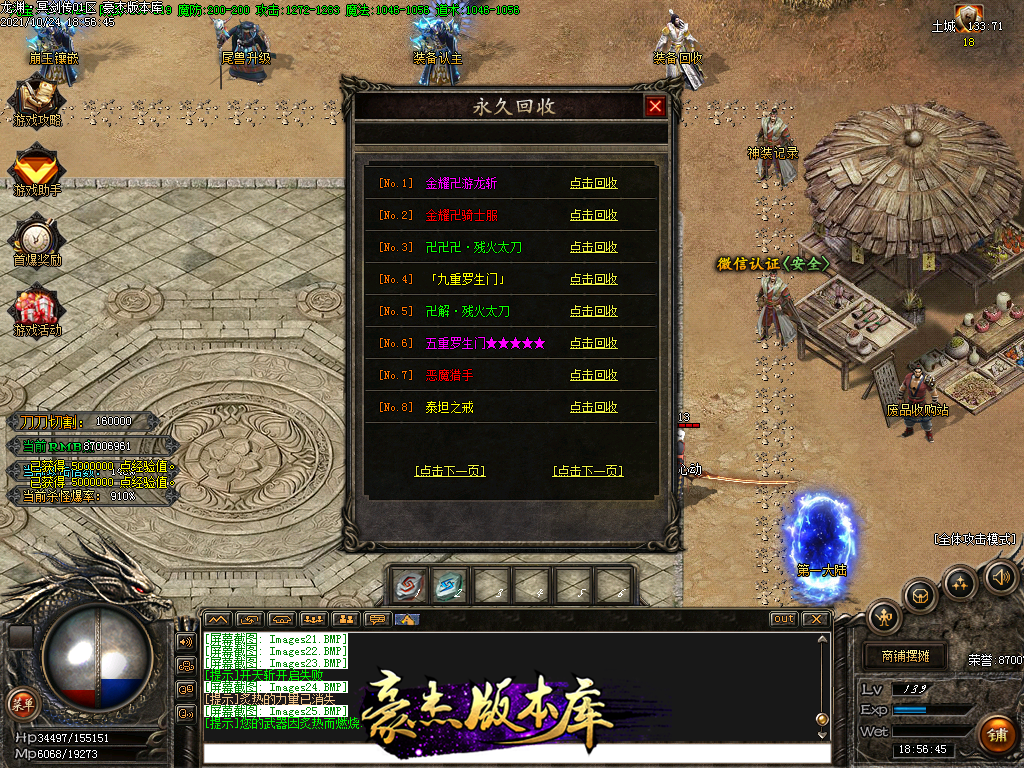The height and width of the screenshot is (768, 1024).
Task: Open the character figure round icon
Action: [x=885, y=616]
